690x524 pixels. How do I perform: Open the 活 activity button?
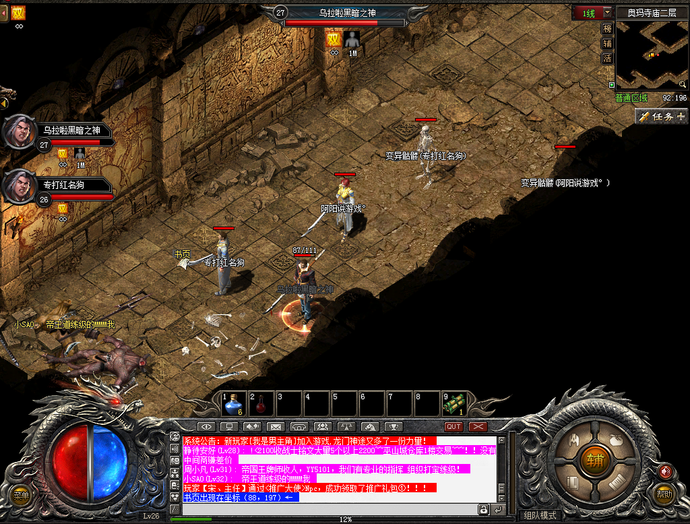[607, 58]
